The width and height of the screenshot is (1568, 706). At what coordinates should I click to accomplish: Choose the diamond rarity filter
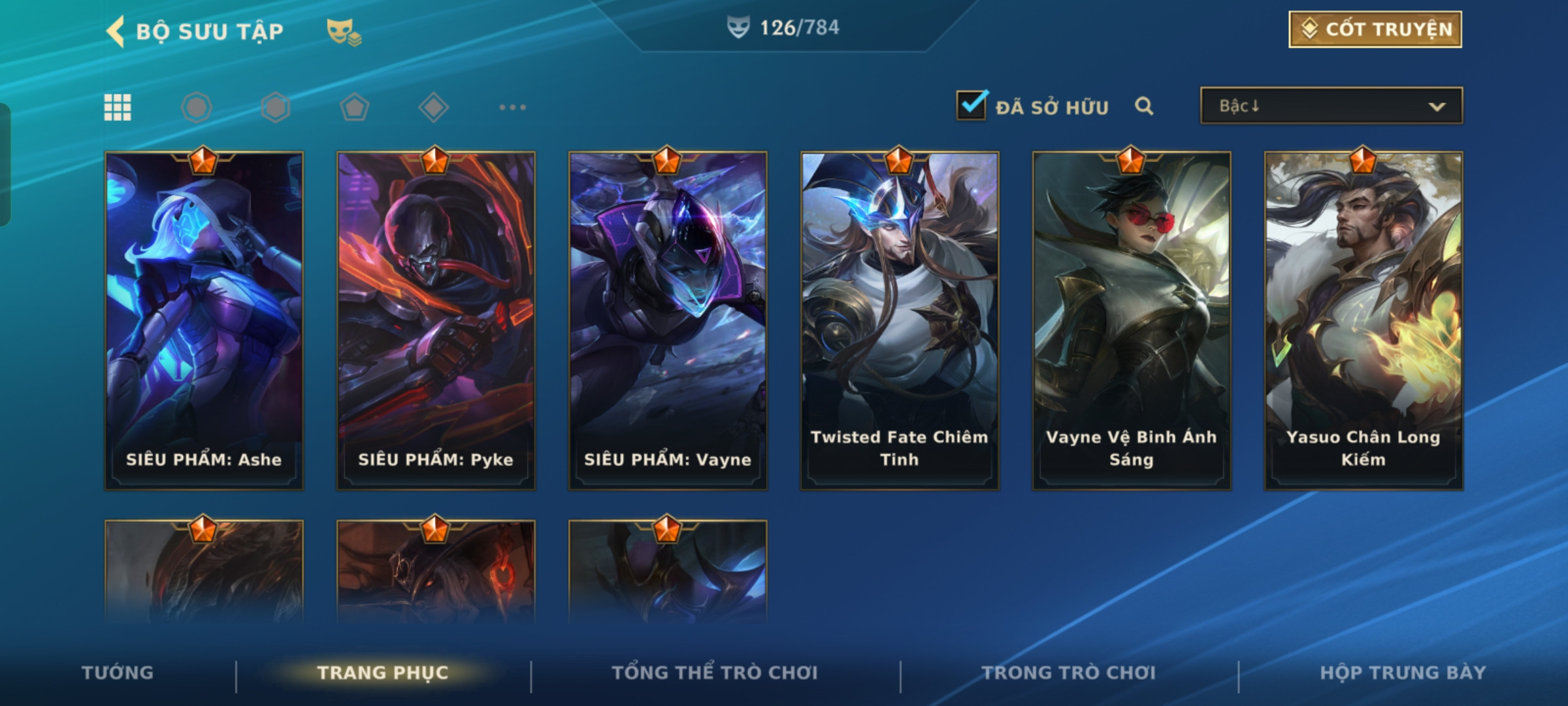click(x=433, y=107)
